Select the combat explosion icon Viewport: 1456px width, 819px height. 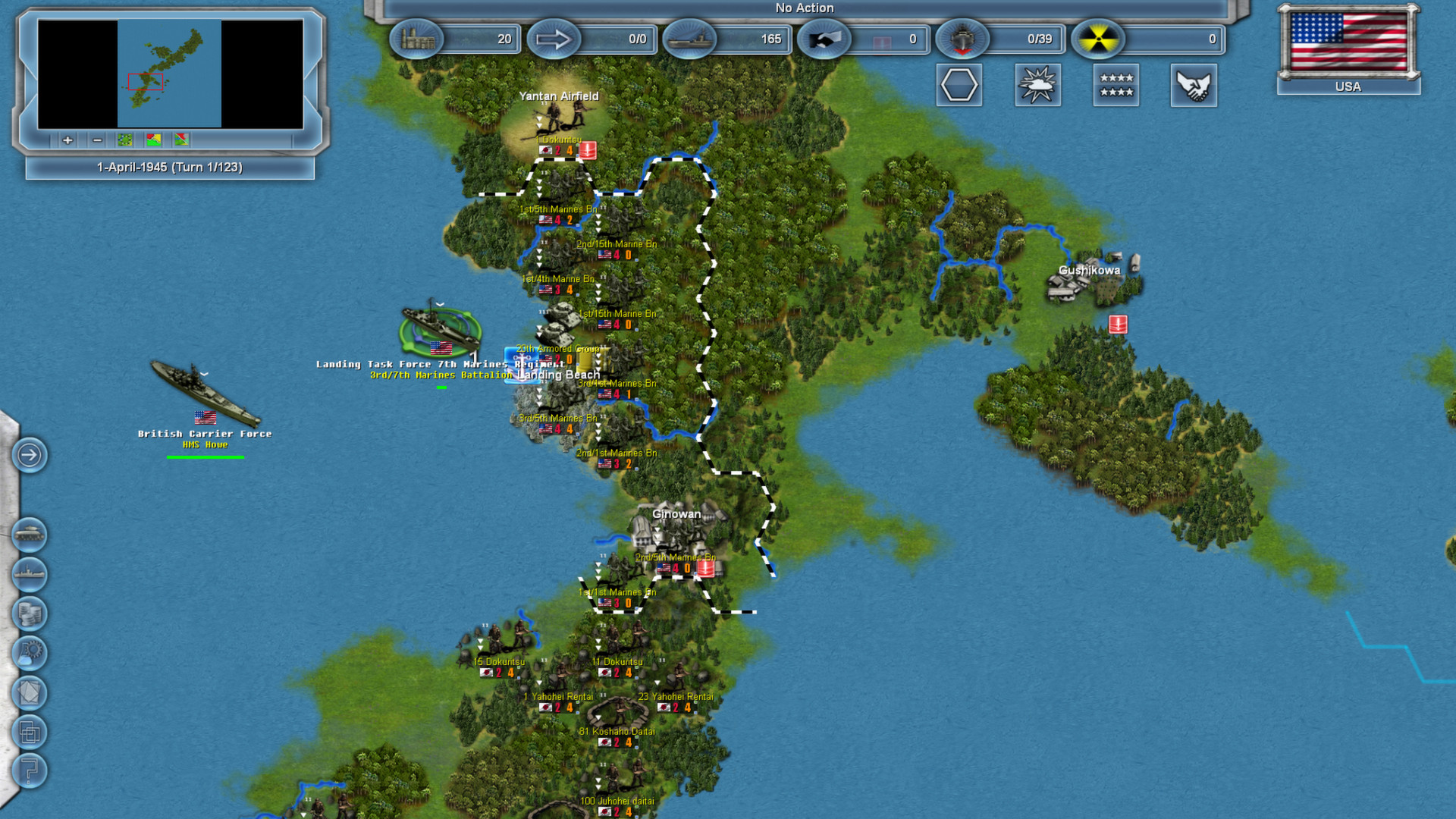pyautogui.click(x=1037, y=85)
